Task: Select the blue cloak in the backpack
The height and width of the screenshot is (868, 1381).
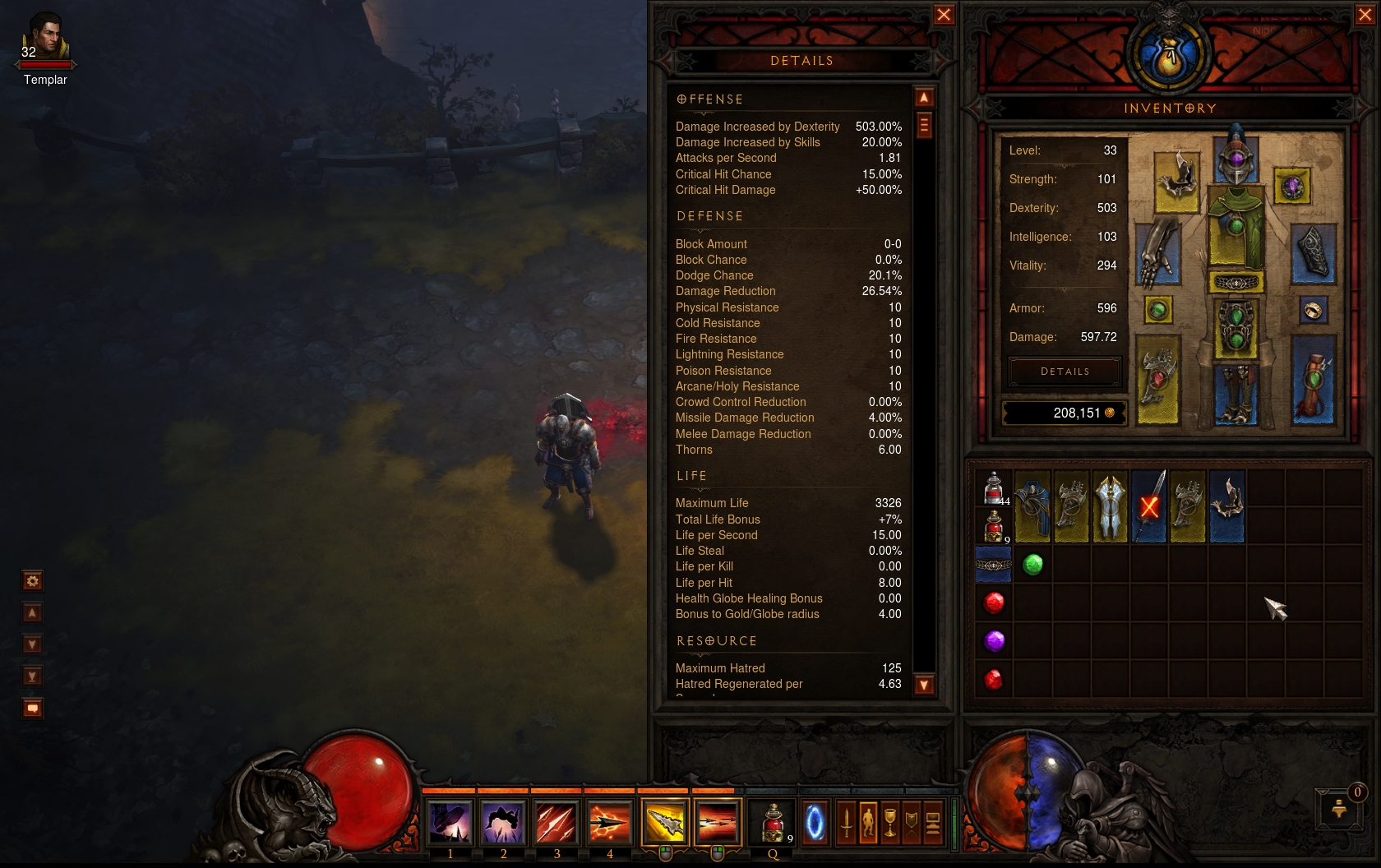Action: [x=1032, y=506]
